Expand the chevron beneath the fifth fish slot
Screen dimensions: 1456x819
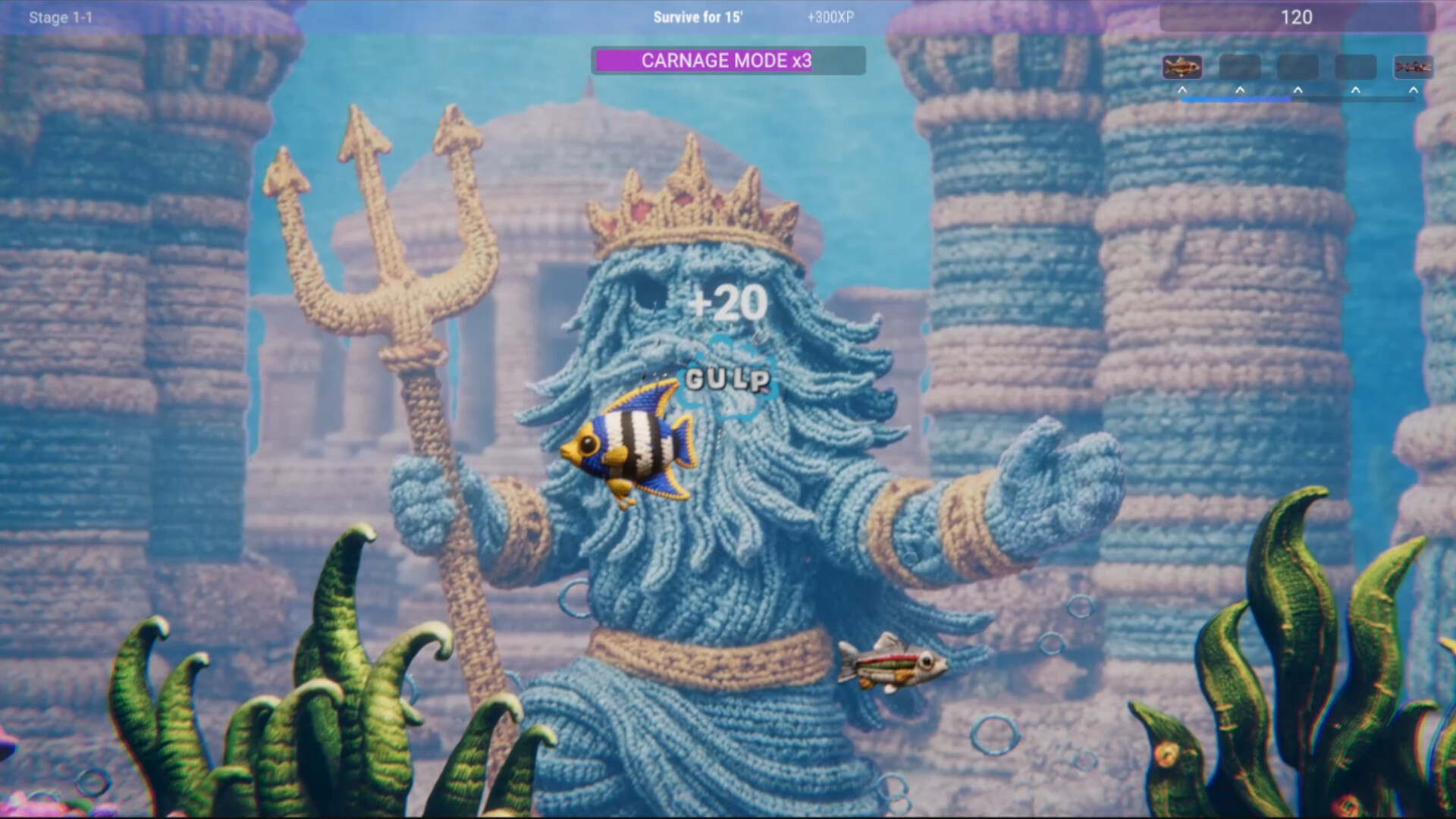[x=1412, y=89]
